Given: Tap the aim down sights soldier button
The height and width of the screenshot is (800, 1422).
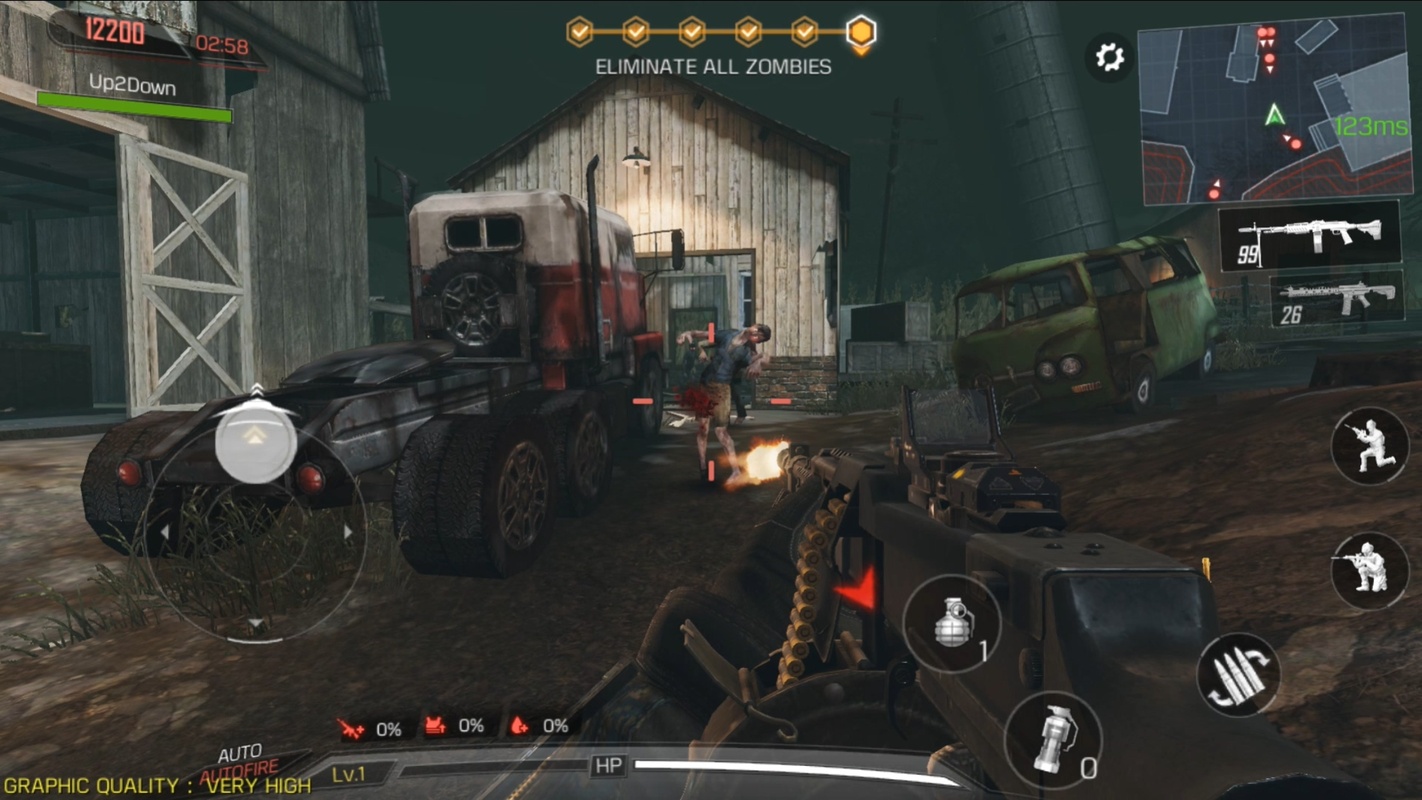Looking at the screenshot, I should 1369,570.
